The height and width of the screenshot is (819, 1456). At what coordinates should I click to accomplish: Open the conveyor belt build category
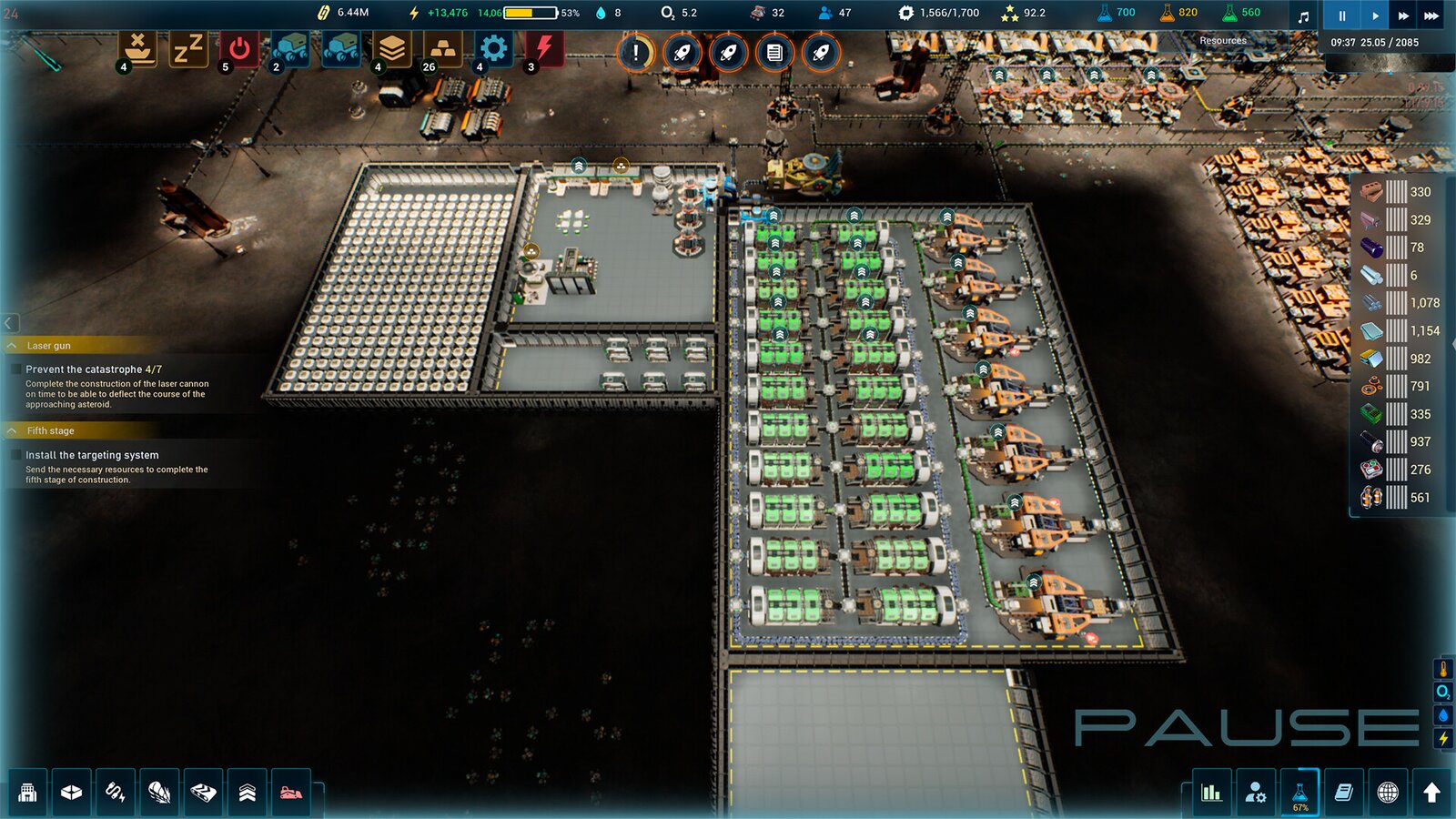coord(203,792)
